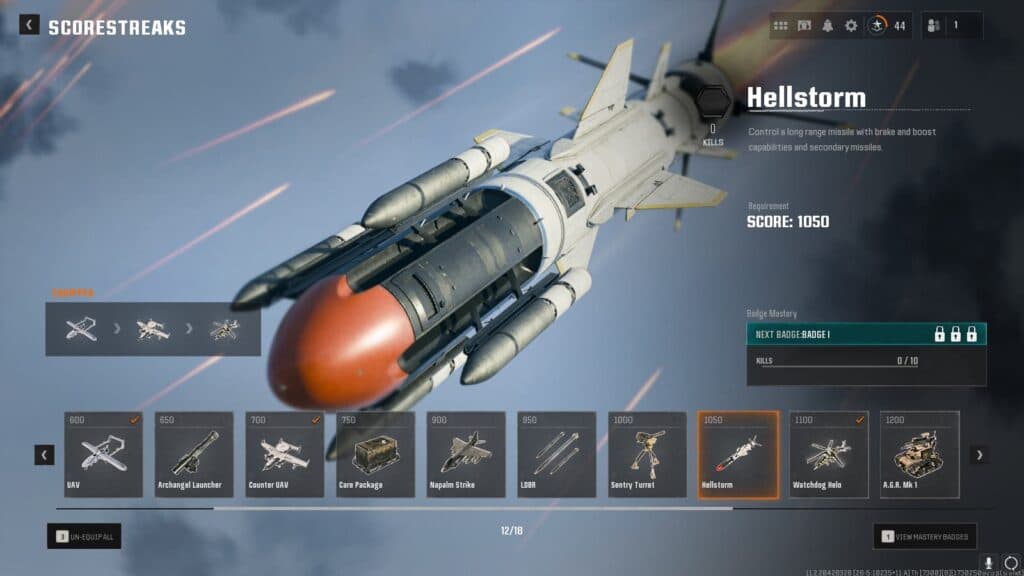Select the Watchdog Helo scorestreak
Screen dimensions: 1024x576
click(x=829, y=454)
